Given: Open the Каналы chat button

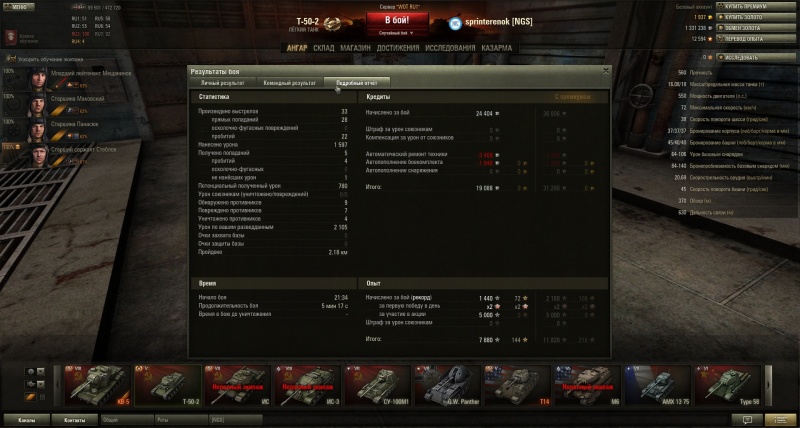Looking at the screenshot, I should click(25, 420).
